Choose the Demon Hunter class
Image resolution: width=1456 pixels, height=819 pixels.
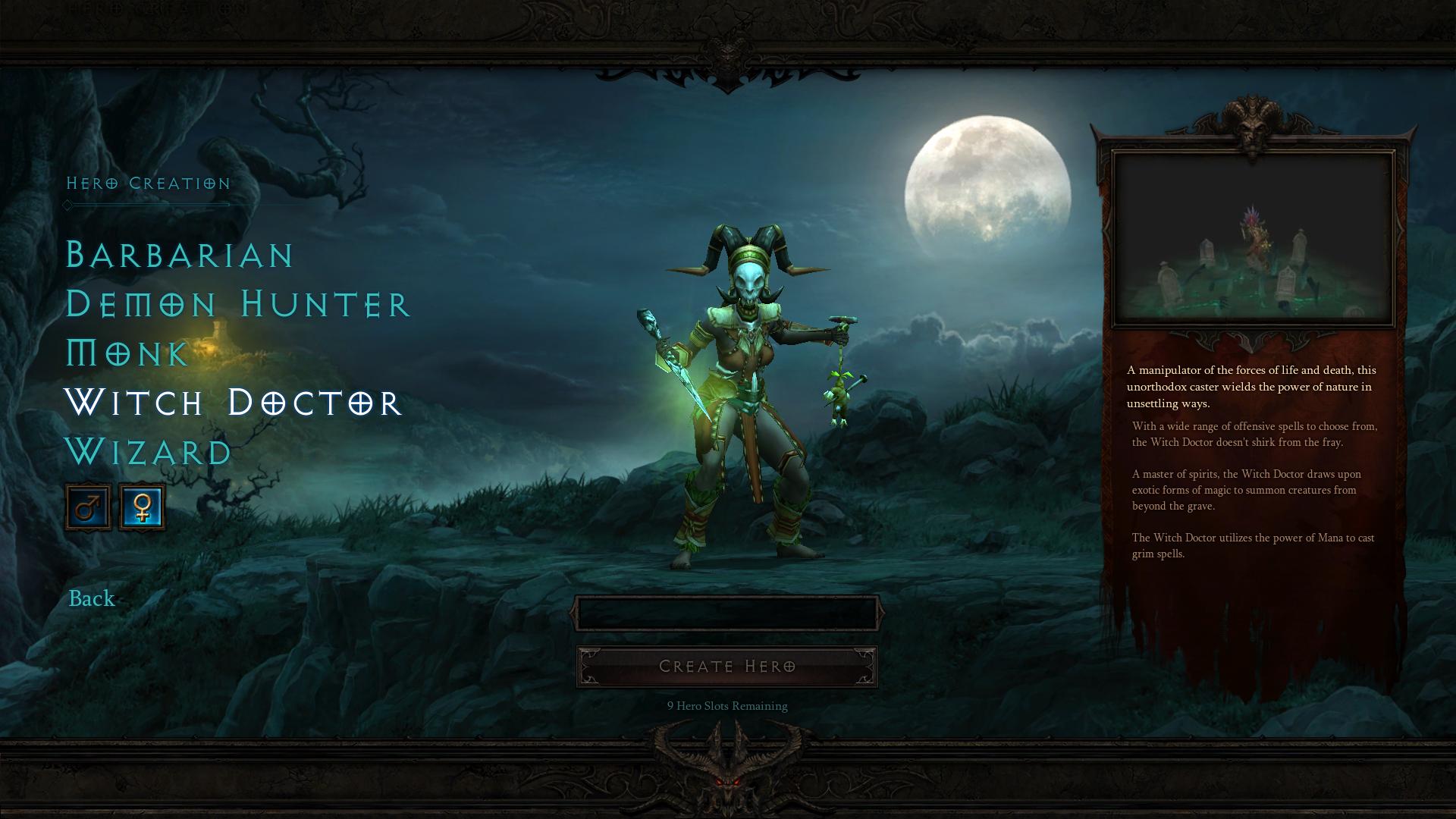tap(237, 304)
